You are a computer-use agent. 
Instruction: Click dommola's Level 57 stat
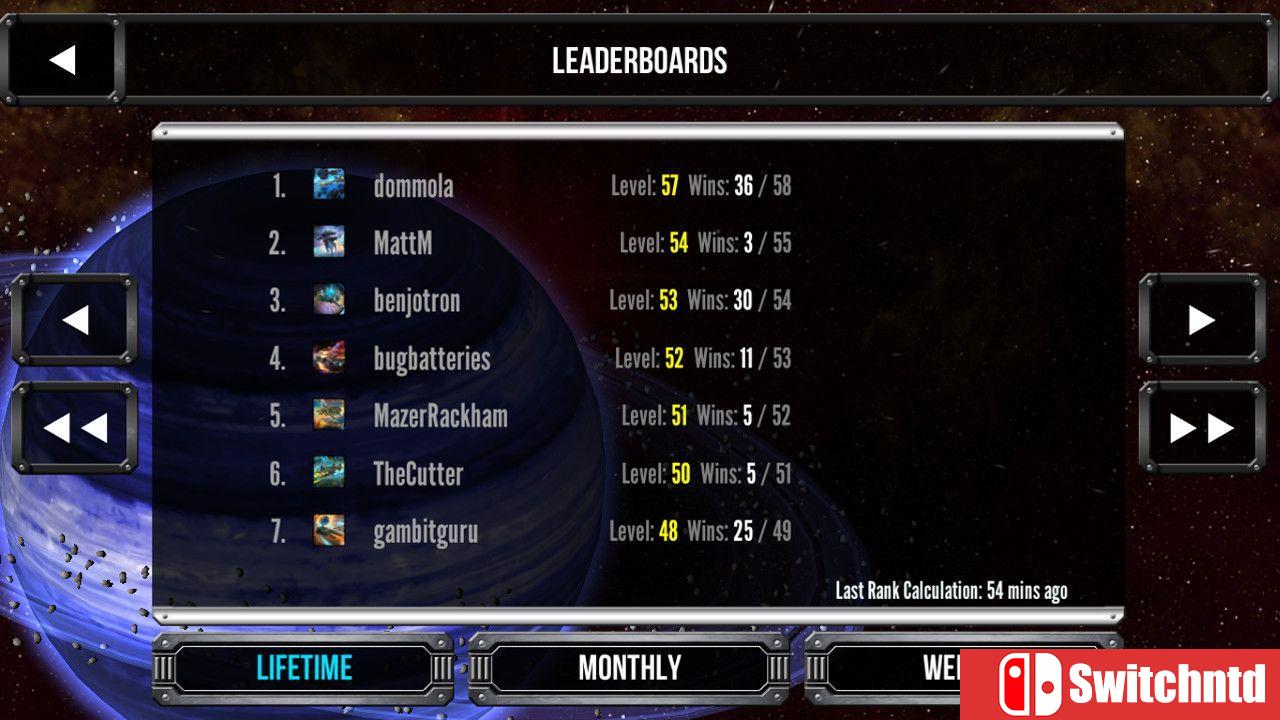coord(648,186)
